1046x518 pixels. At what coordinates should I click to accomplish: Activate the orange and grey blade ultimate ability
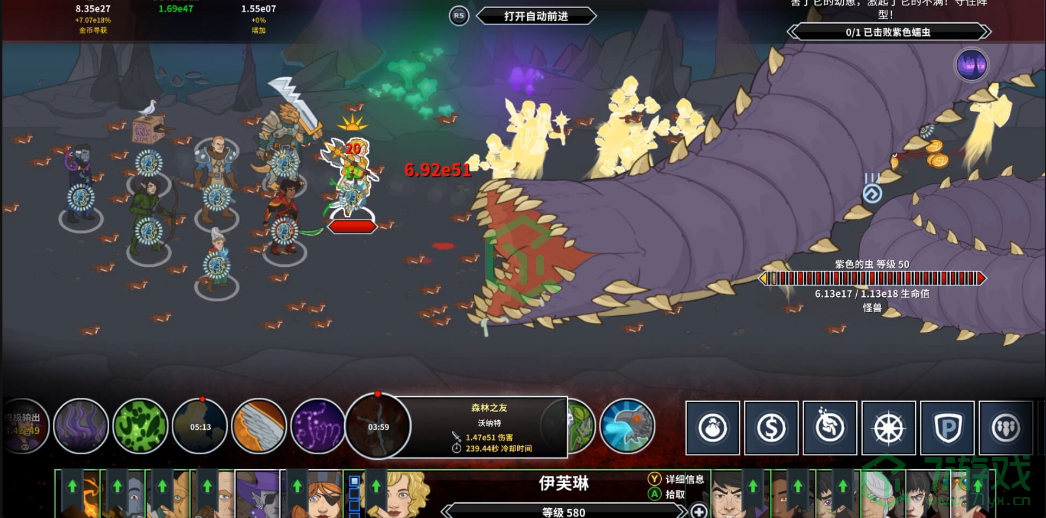point(259,426)
